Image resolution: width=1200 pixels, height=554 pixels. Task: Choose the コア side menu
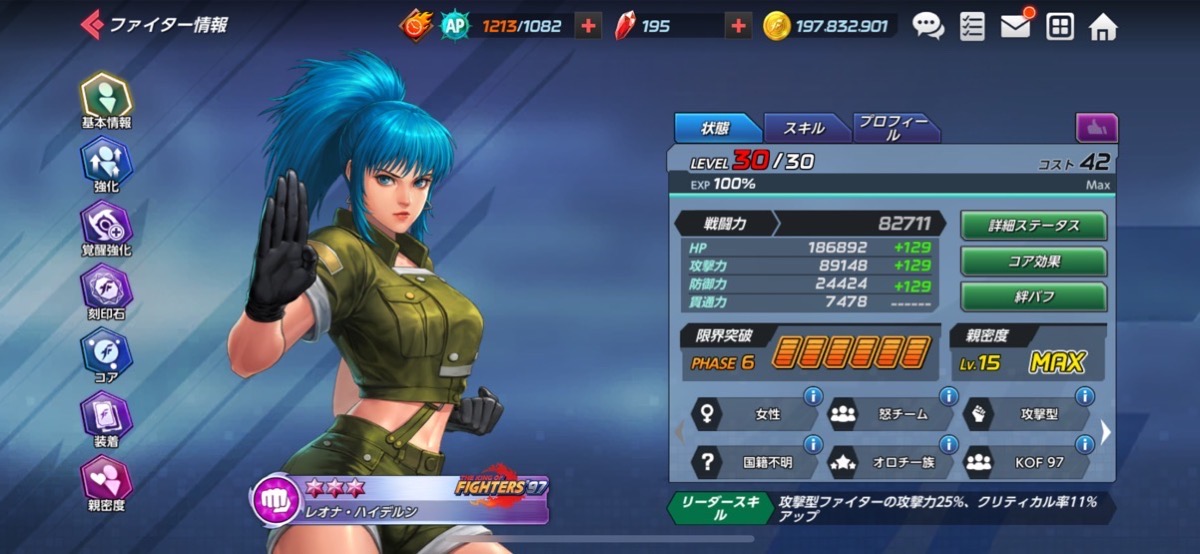106,351
